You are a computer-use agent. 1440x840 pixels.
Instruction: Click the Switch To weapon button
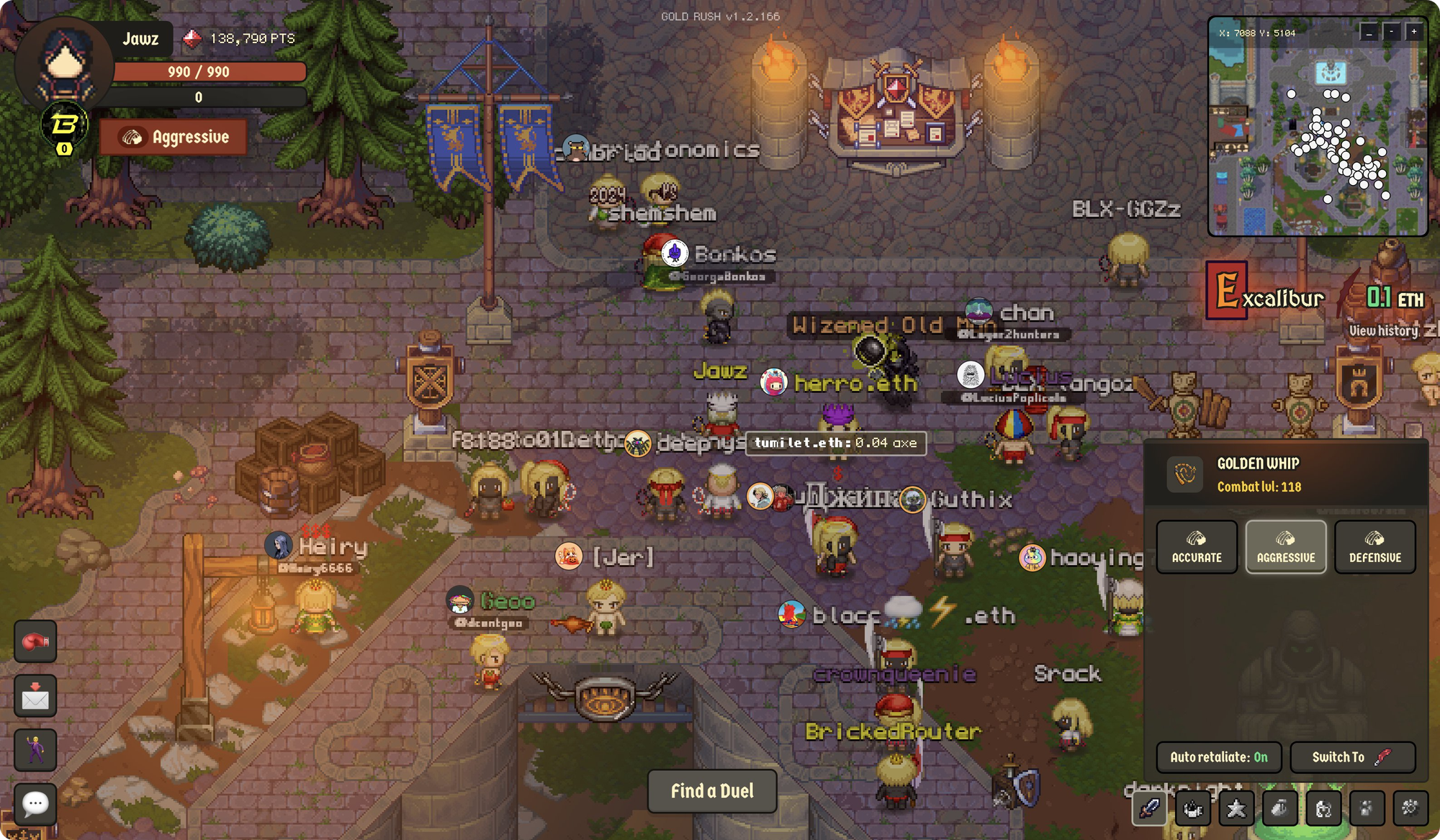[x=1352, y=757]
